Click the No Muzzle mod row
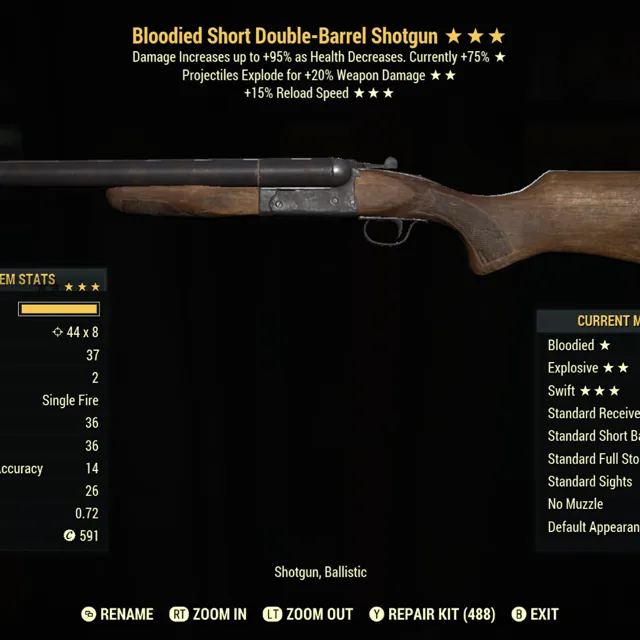This screenshot has width=640, height=640. tap(576, 505)
